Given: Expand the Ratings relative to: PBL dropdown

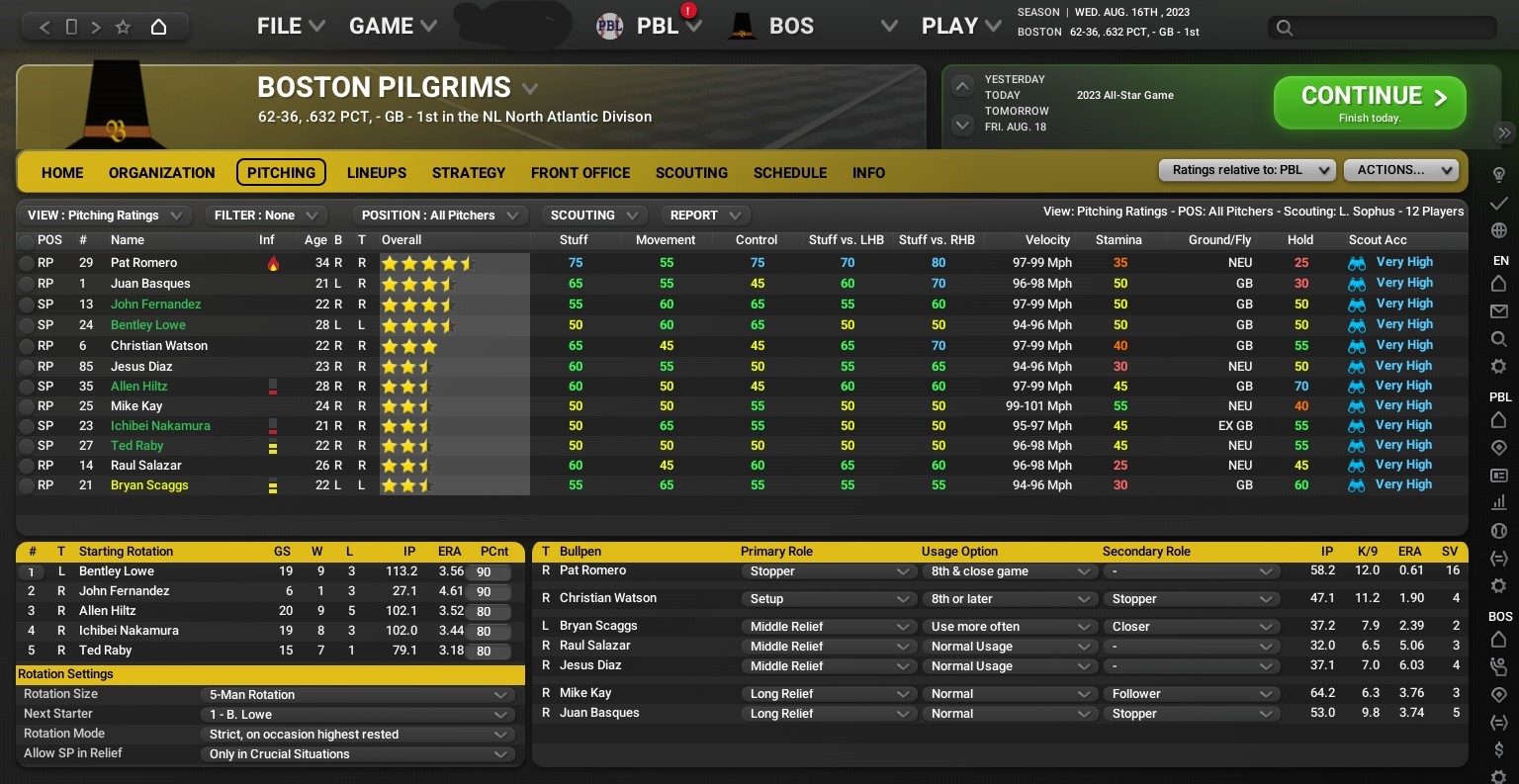Looking at the screenshot, I should click(1246, 169).
